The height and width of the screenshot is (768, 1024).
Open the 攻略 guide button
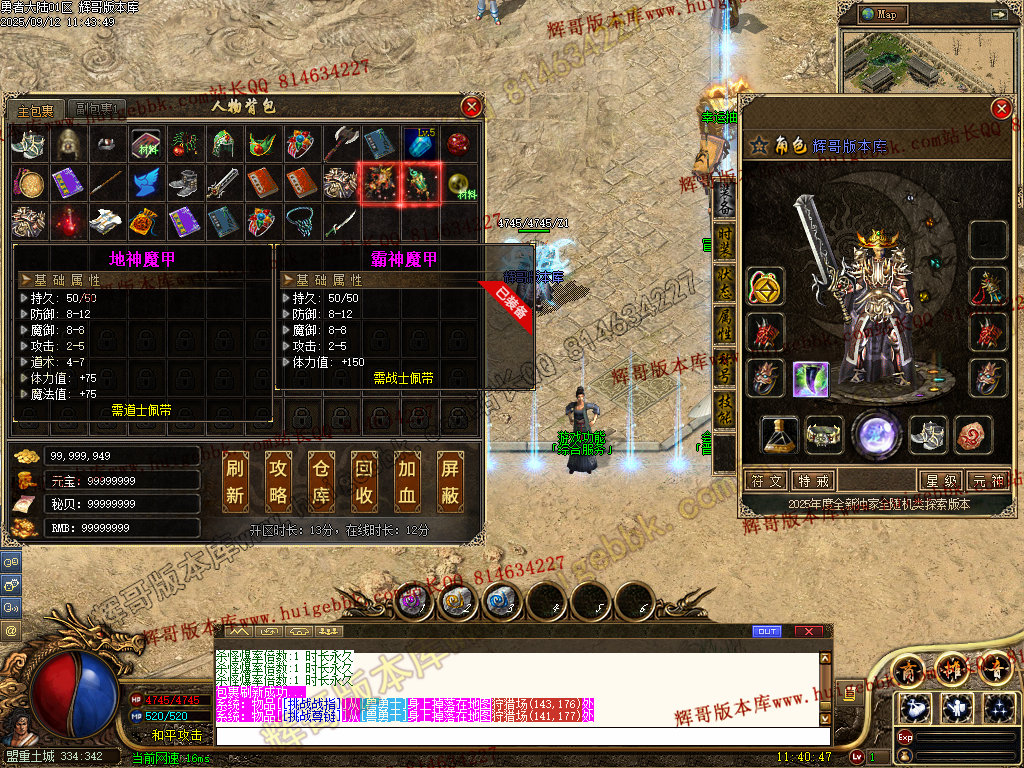point(280,481)
